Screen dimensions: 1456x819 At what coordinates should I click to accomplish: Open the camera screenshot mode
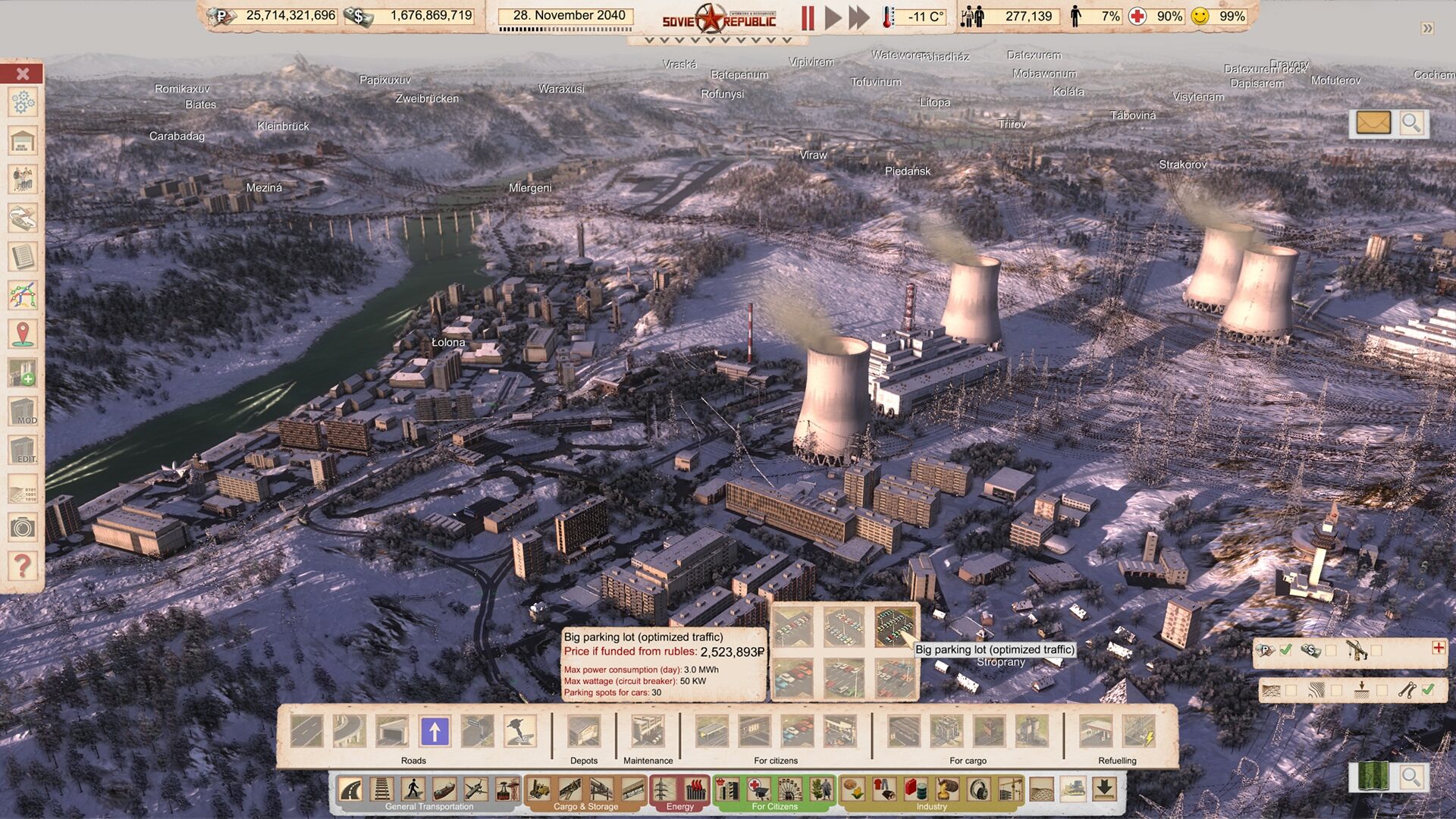(23, 527)
